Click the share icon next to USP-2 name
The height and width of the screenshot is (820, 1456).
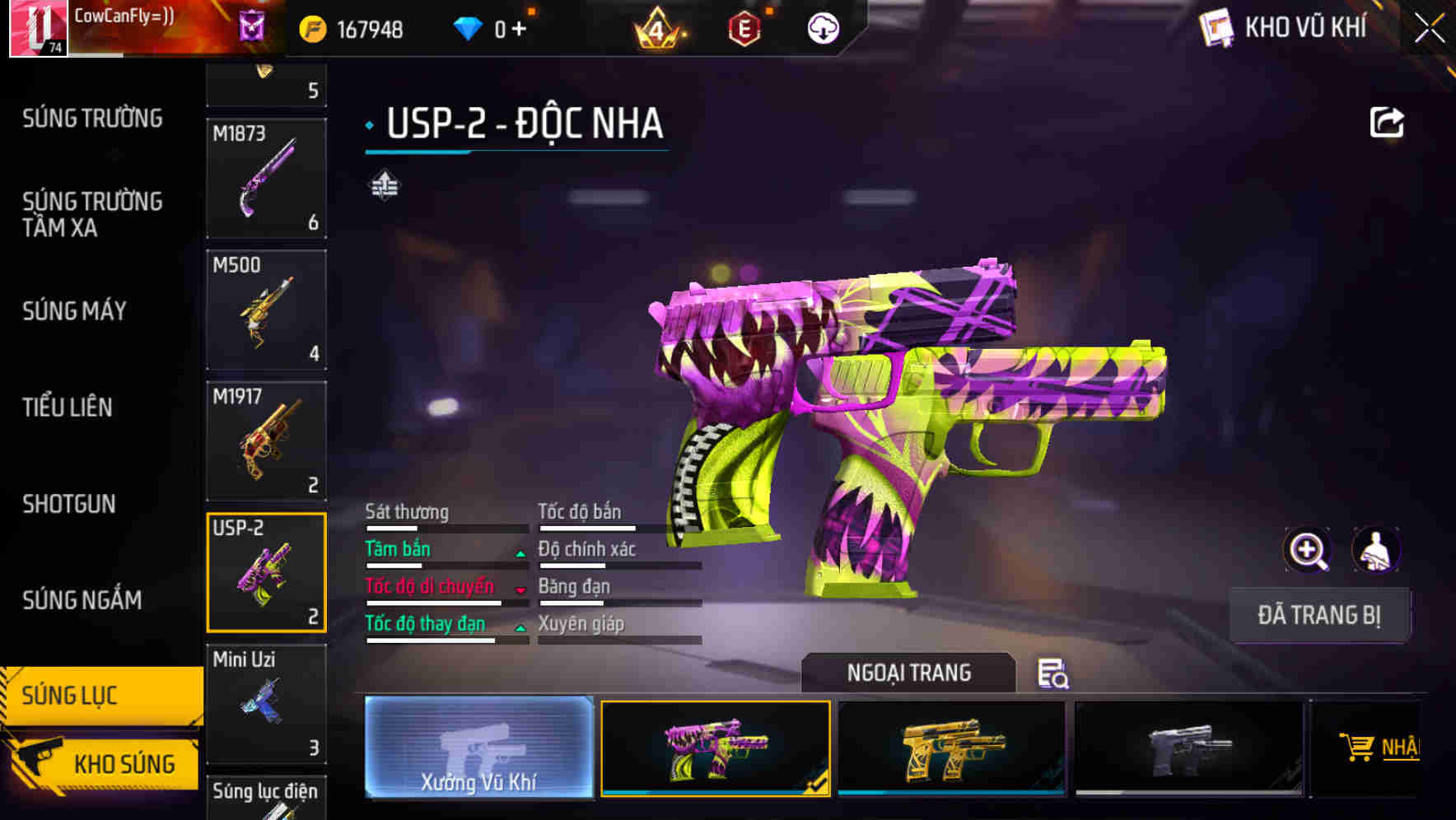coord(1388,122)
